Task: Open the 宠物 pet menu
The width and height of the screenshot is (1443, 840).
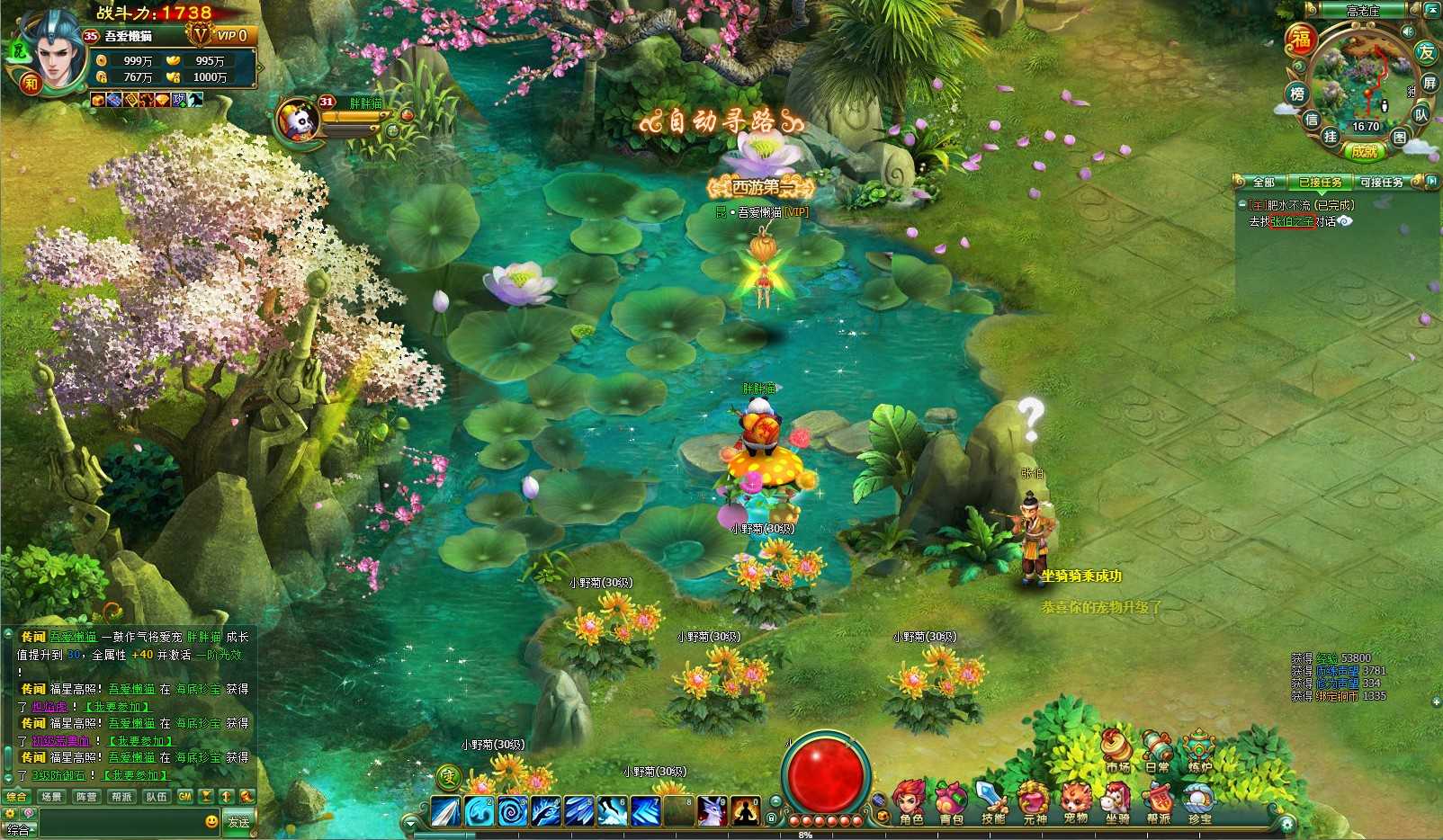Action: point(1075,802)
